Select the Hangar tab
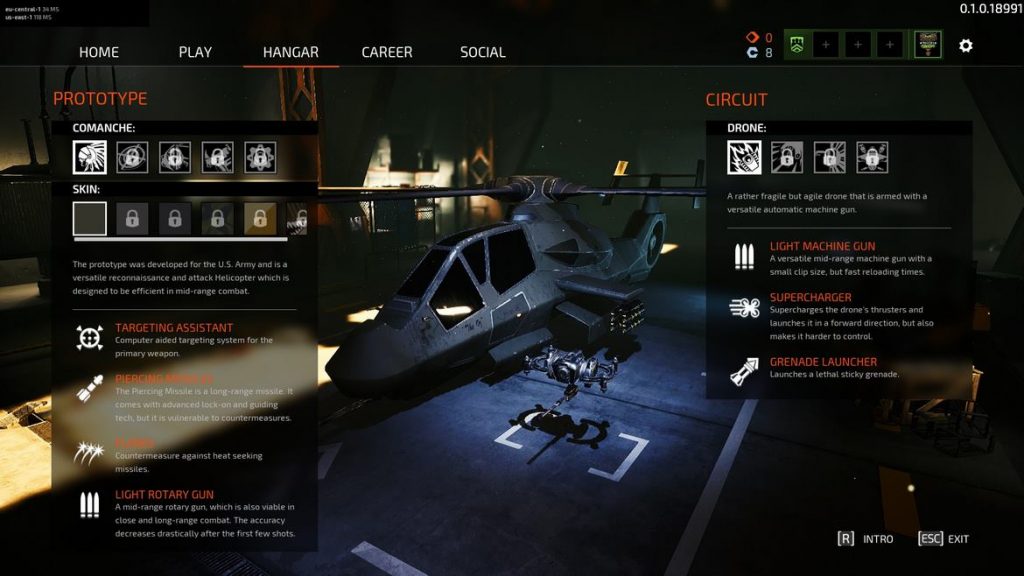 point(290,52)
